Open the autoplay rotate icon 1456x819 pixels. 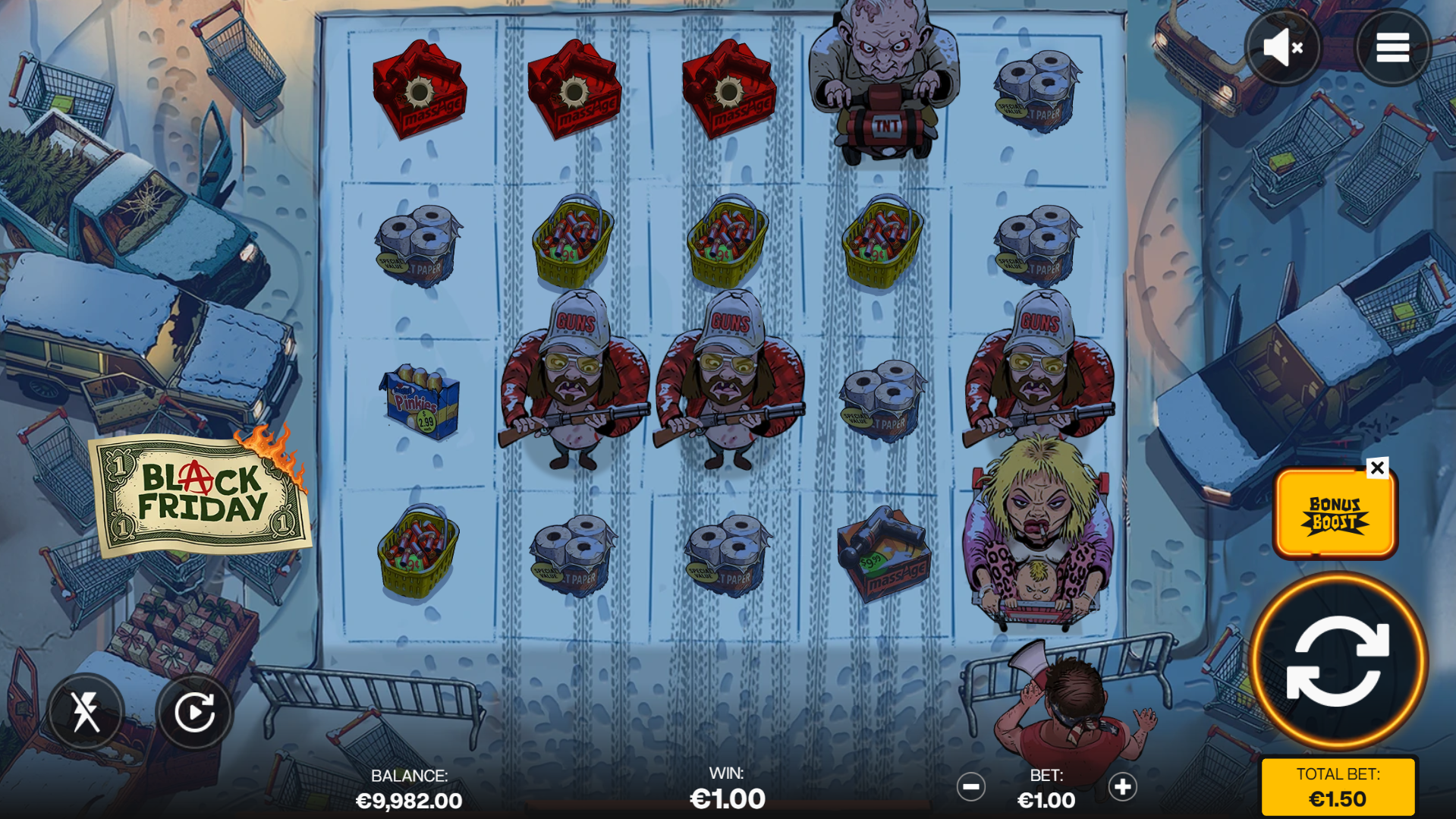[196, 710]
